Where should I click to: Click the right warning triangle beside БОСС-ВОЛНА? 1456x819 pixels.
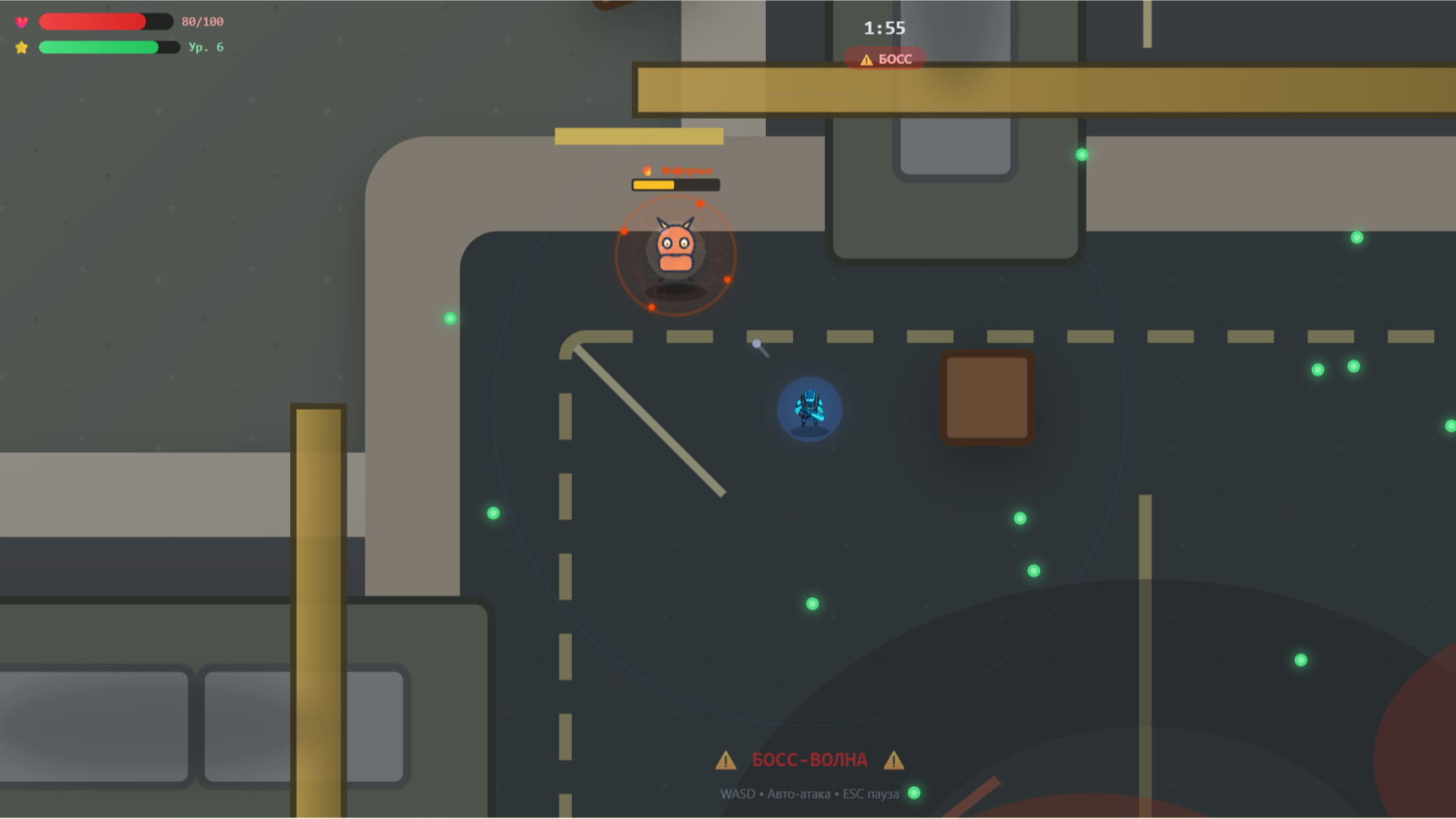click(x=894, y=759)
